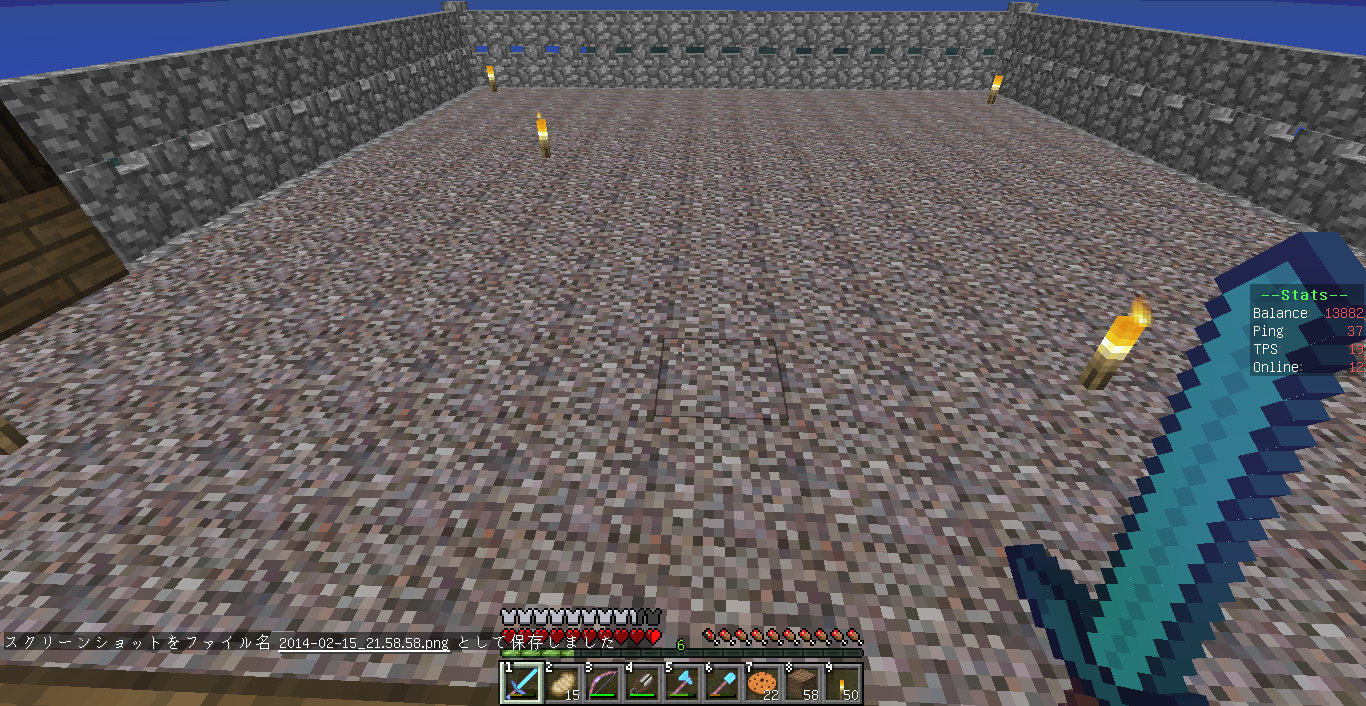Select the baked potato stack
Image resolution: width=1366 pixels, height=706 pixels.
pos(562,683)
